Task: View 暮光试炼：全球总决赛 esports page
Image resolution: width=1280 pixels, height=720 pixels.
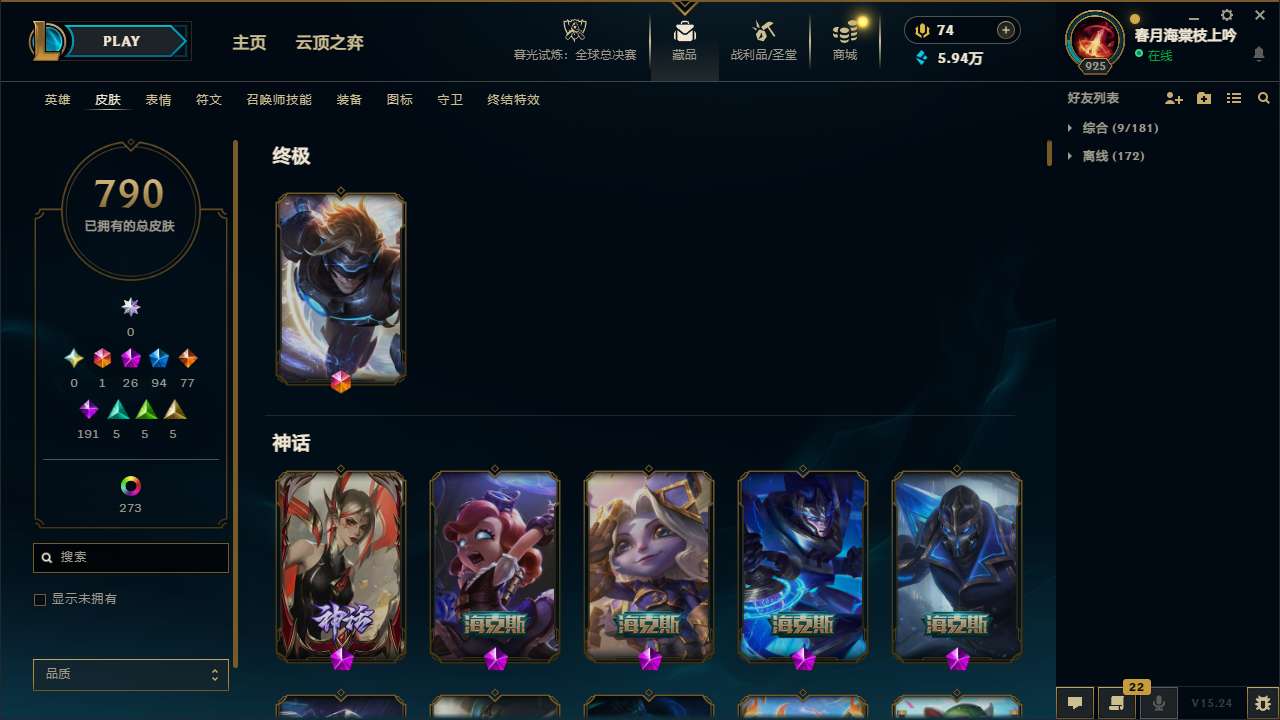Action: pos(574,40)
